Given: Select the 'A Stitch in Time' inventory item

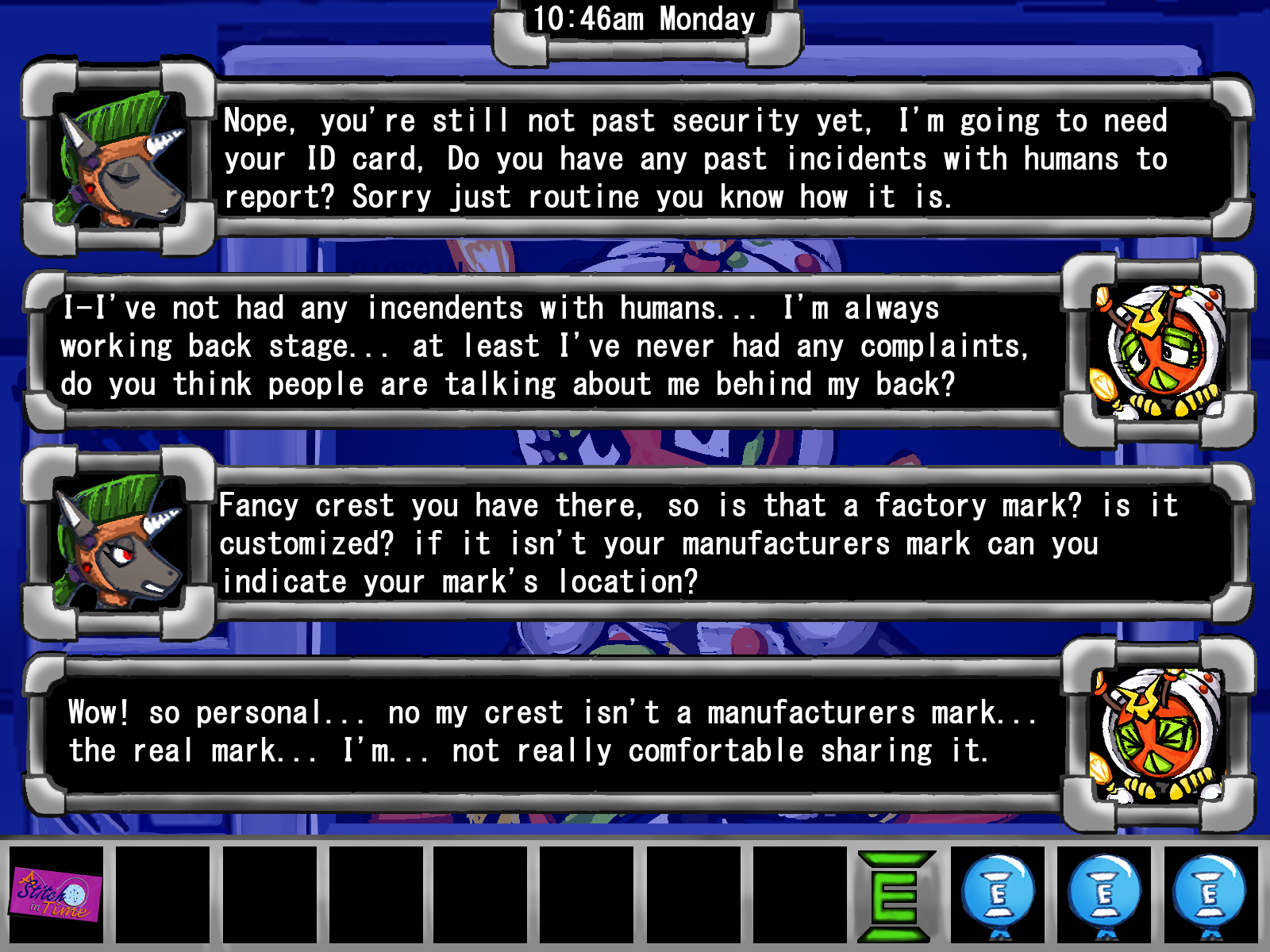Looking at the screenshot, I should pyautogui.click(x=56, y=895).
